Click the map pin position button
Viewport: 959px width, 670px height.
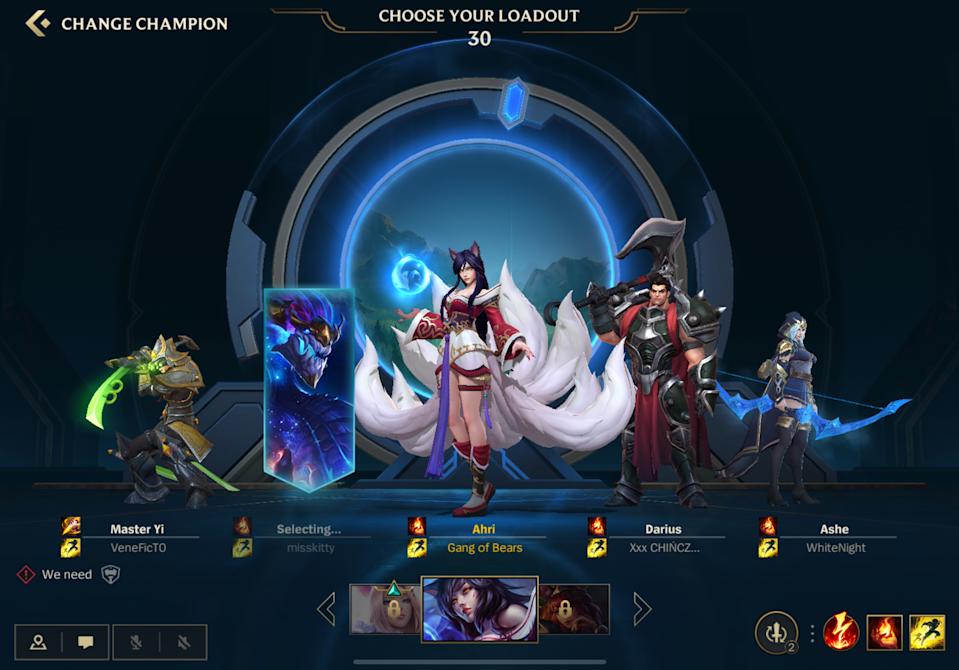38,642
